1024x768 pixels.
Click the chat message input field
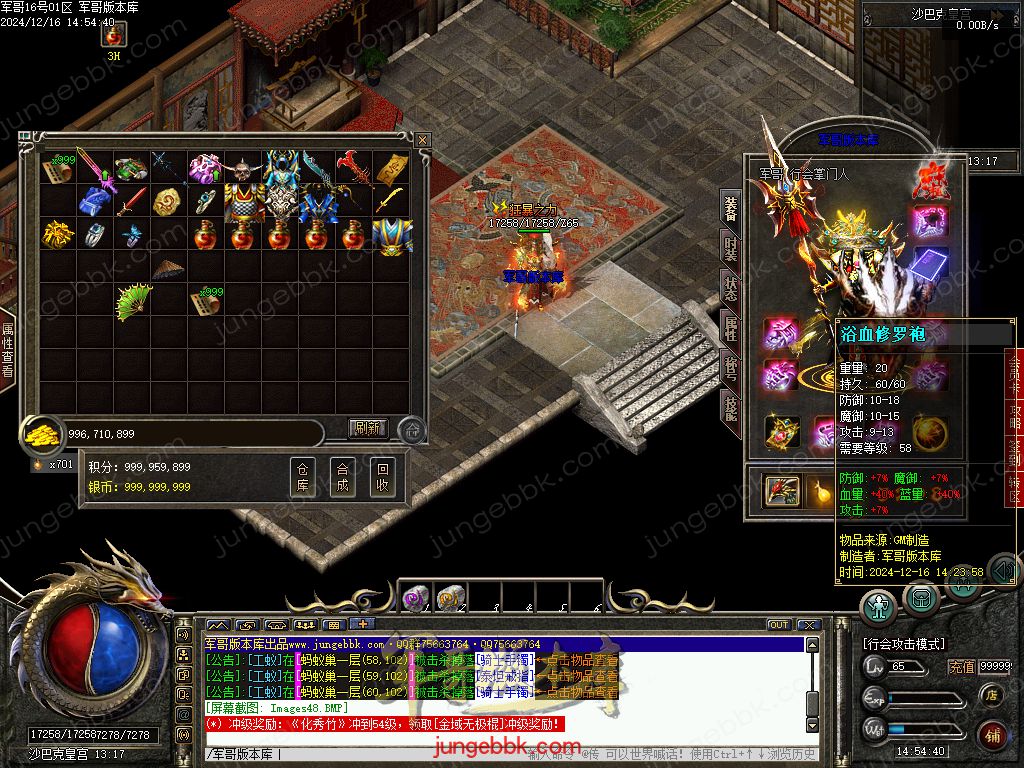400,754
